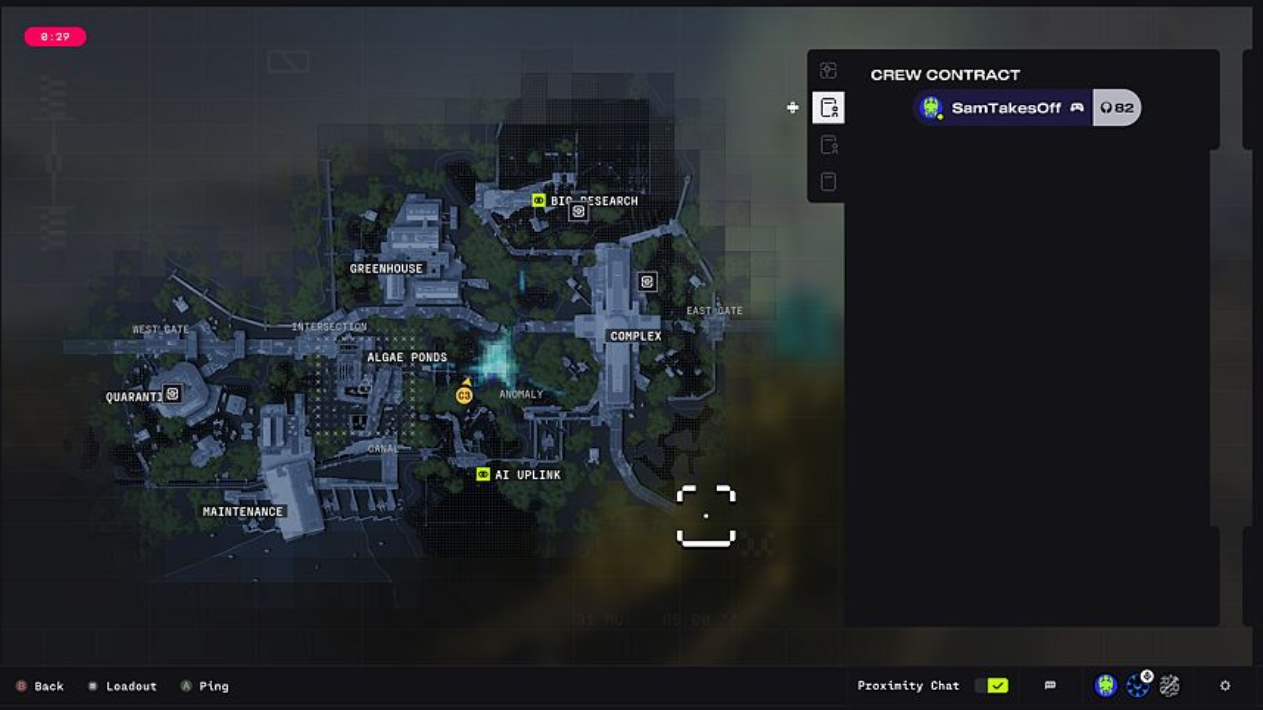Open the text chat bubble icon
This screenshot has height=710, width=1263.
pos(1050,686)
